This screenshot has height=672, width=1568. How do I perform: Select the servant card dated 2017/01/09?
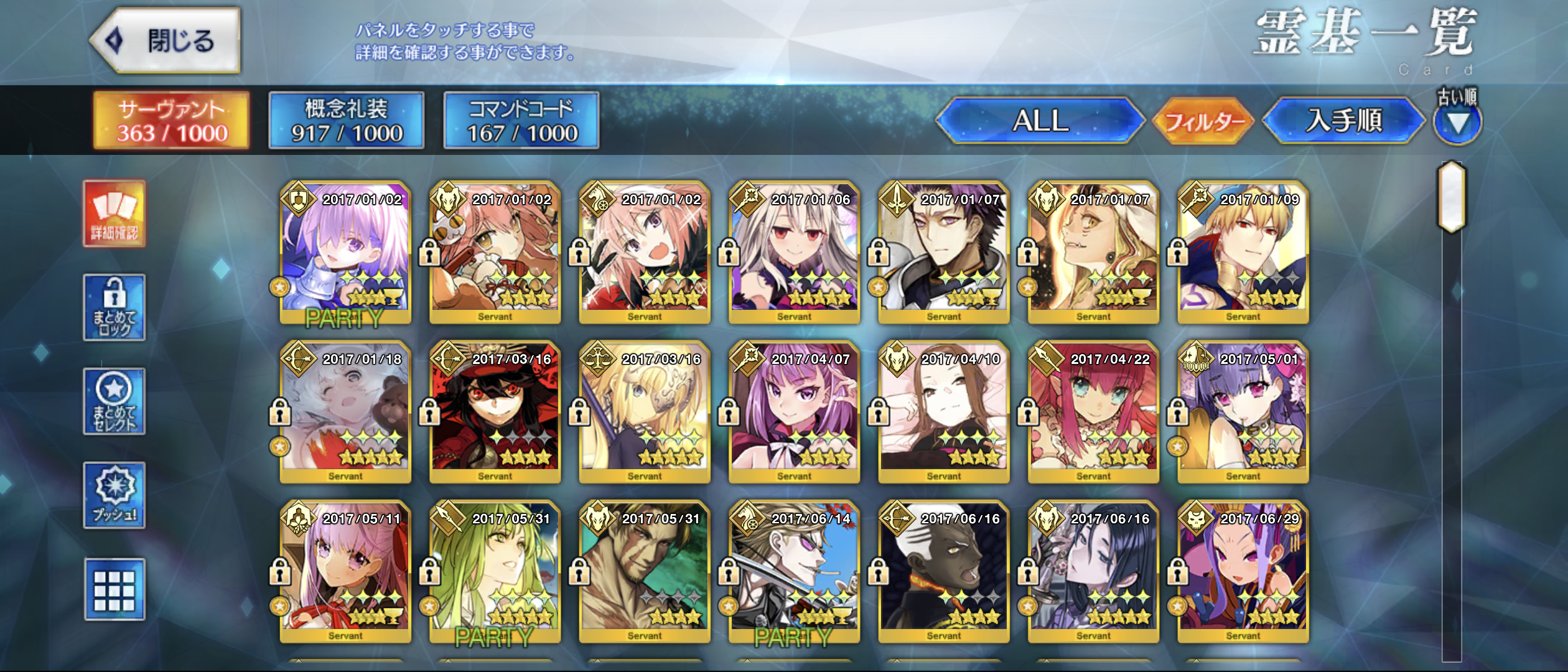(1243, 253)
